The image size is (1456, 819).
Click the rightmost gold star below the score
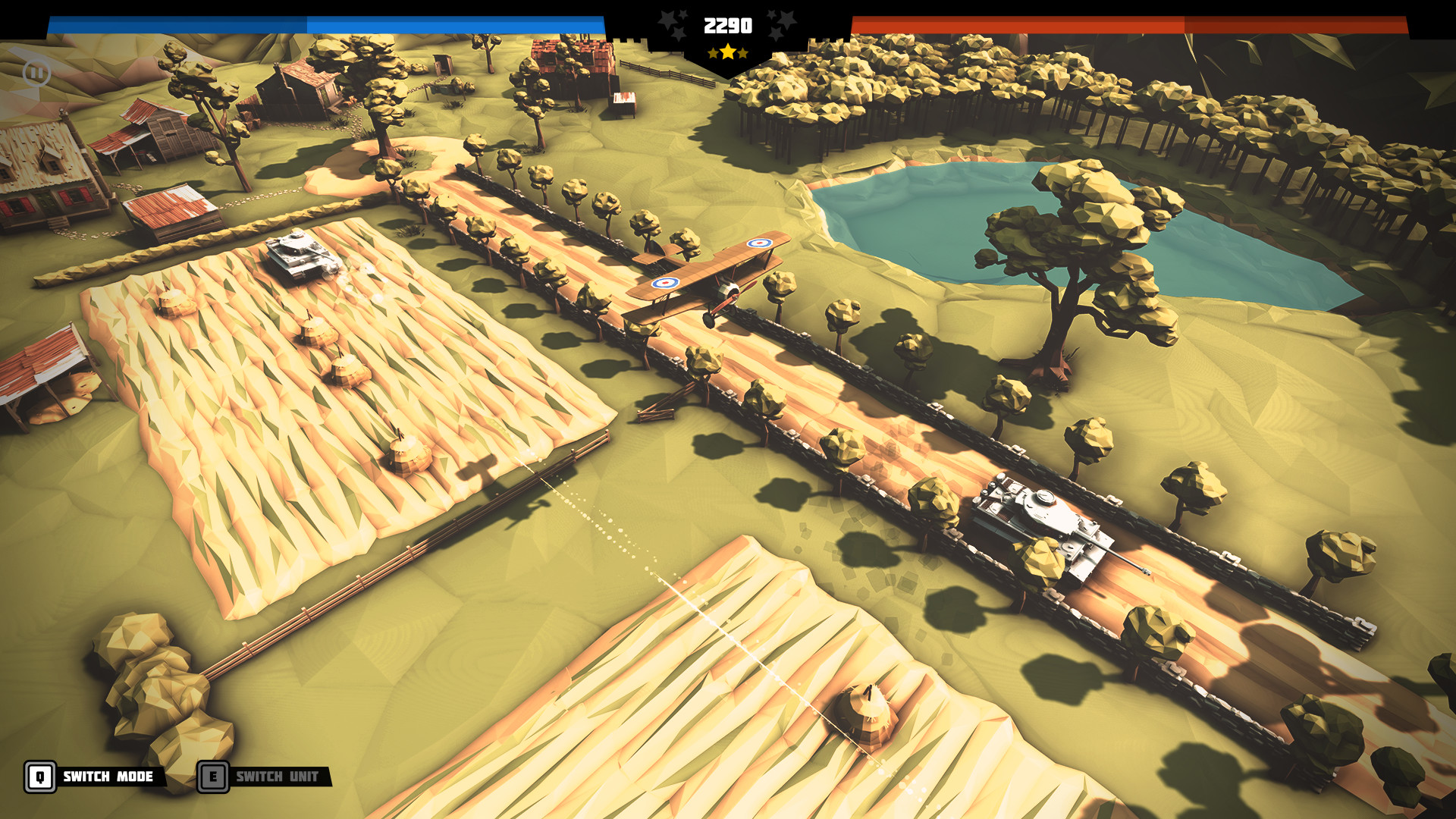[743, 55]
